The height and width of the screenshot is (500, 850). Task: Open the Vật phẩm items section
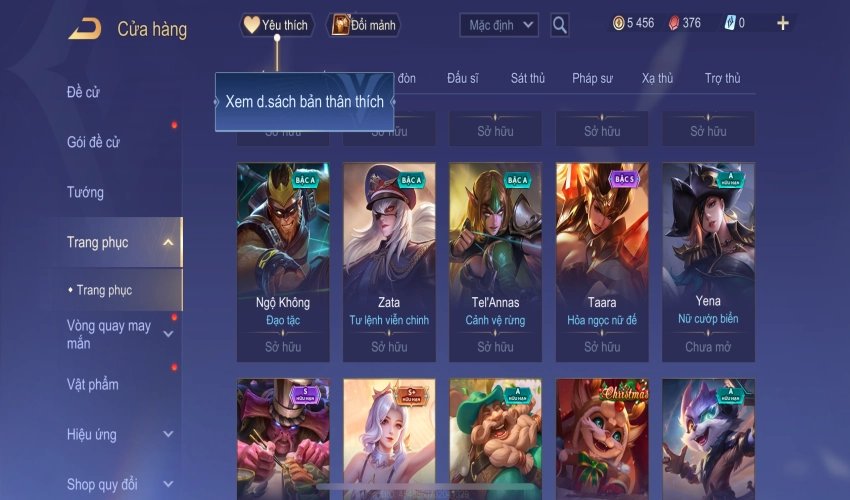click(93, 385)
